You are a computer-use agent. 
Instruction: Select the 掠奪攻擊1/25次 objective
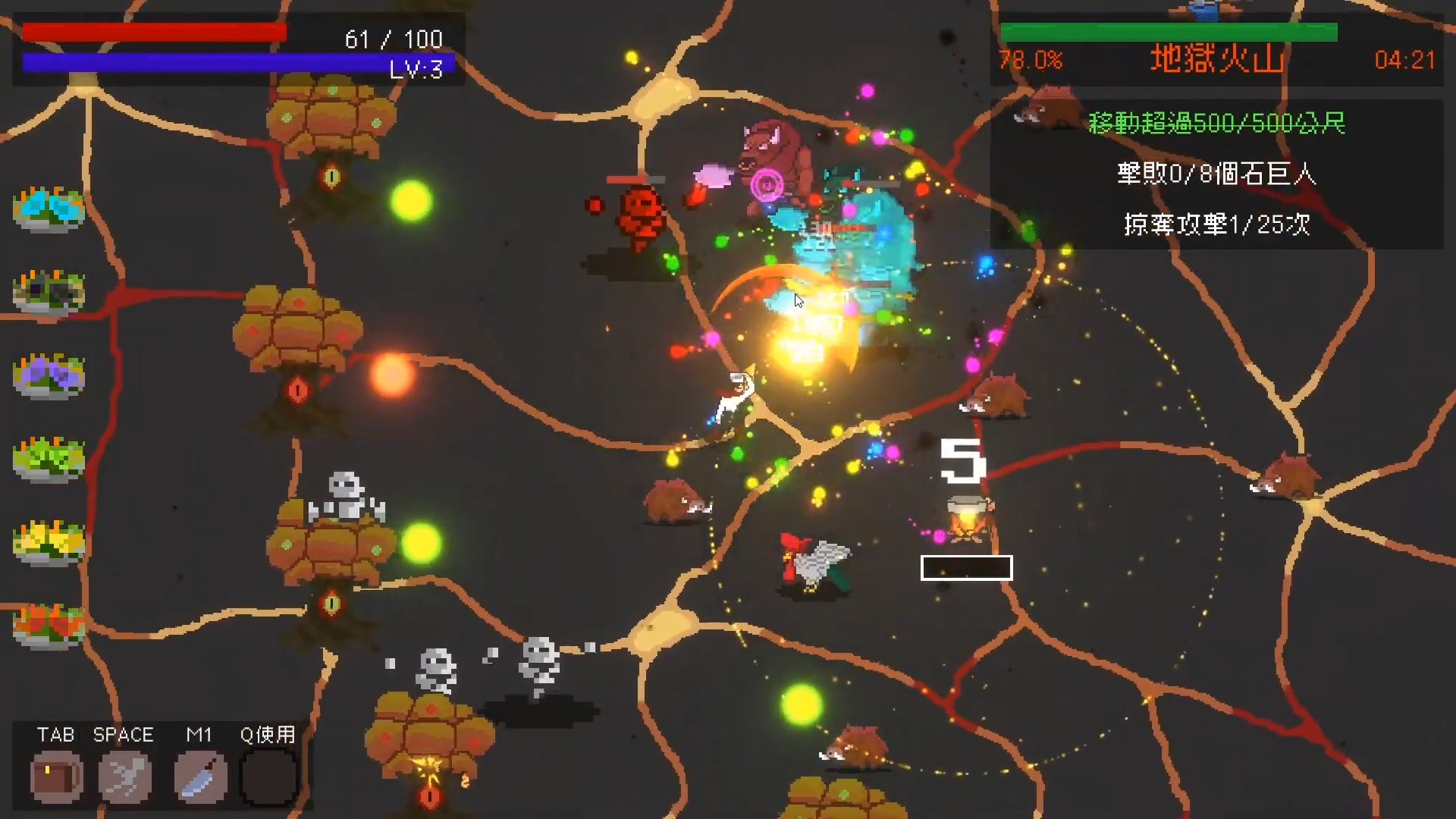tap(1216, 224)
